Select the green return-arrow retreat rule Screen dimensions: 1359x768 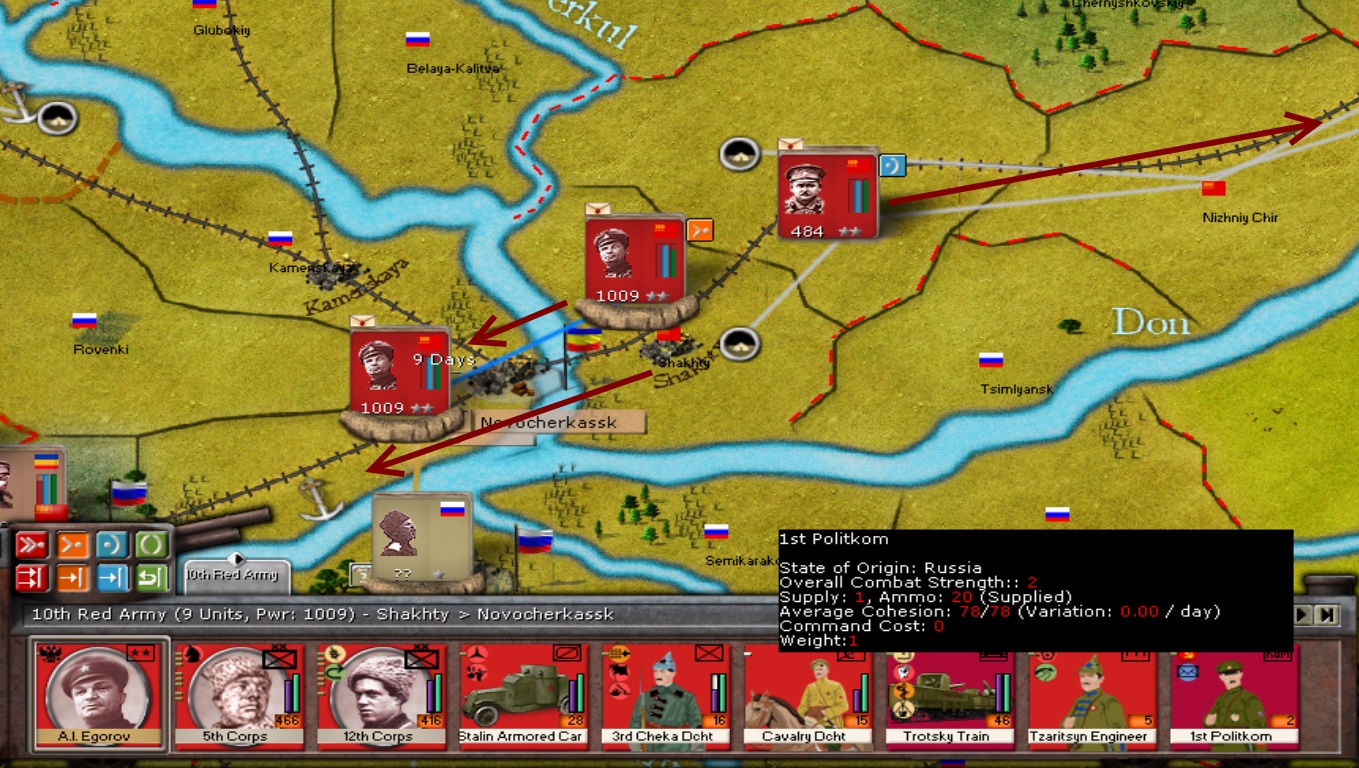click(x=152, y=578)
